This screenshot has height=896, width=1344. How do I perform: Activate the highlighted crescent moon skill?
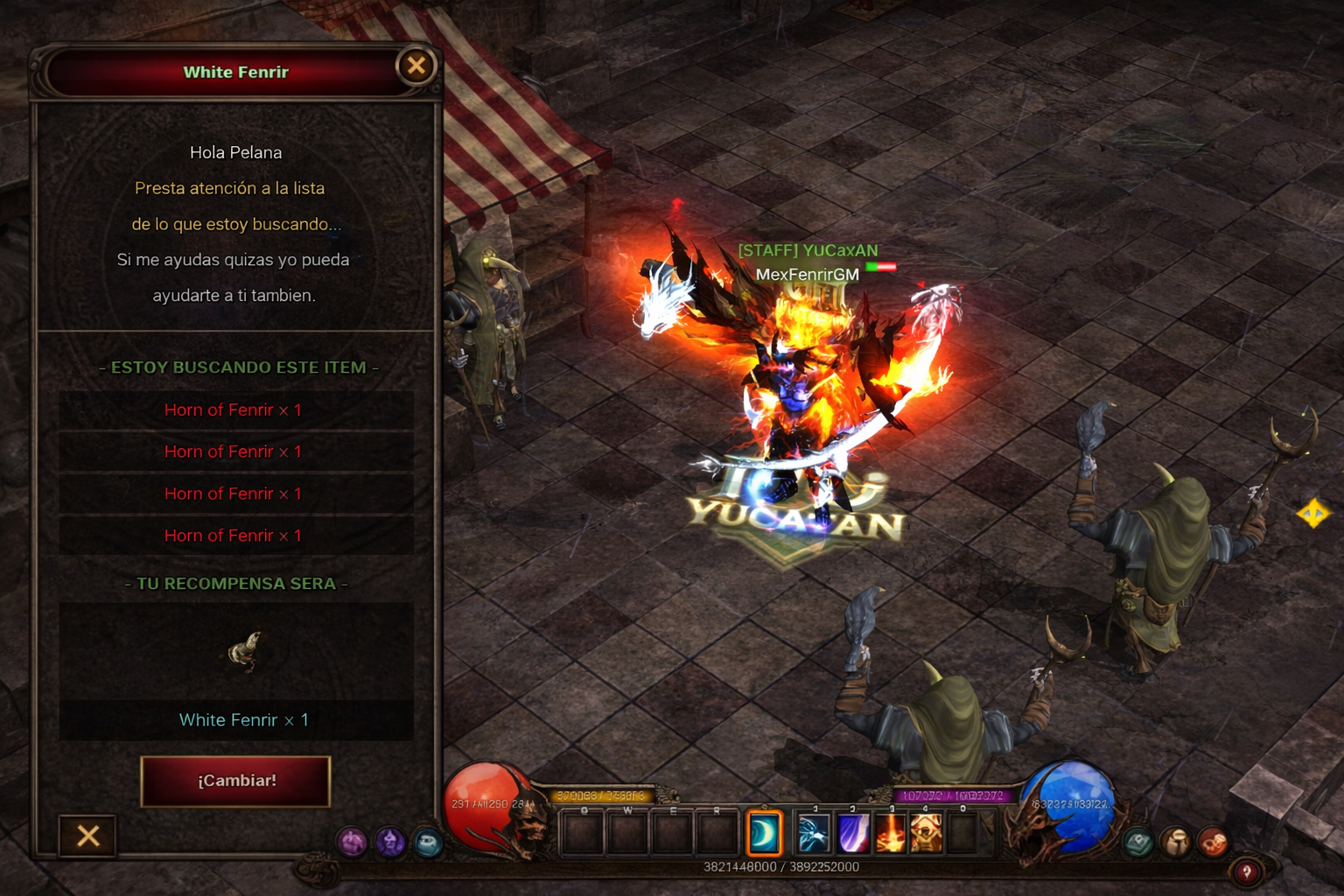(x=764, y=833)
